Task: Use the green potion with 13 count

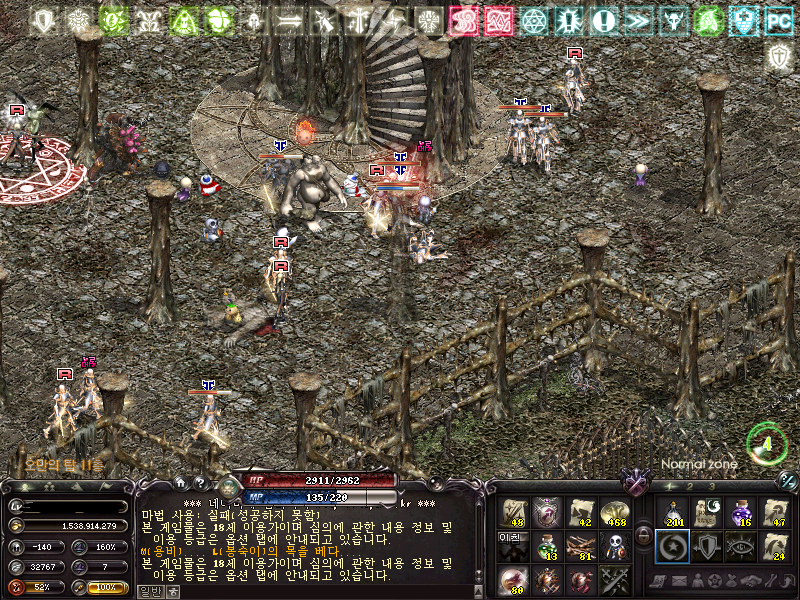Action: pyautogui.click(x=547, y=546)
